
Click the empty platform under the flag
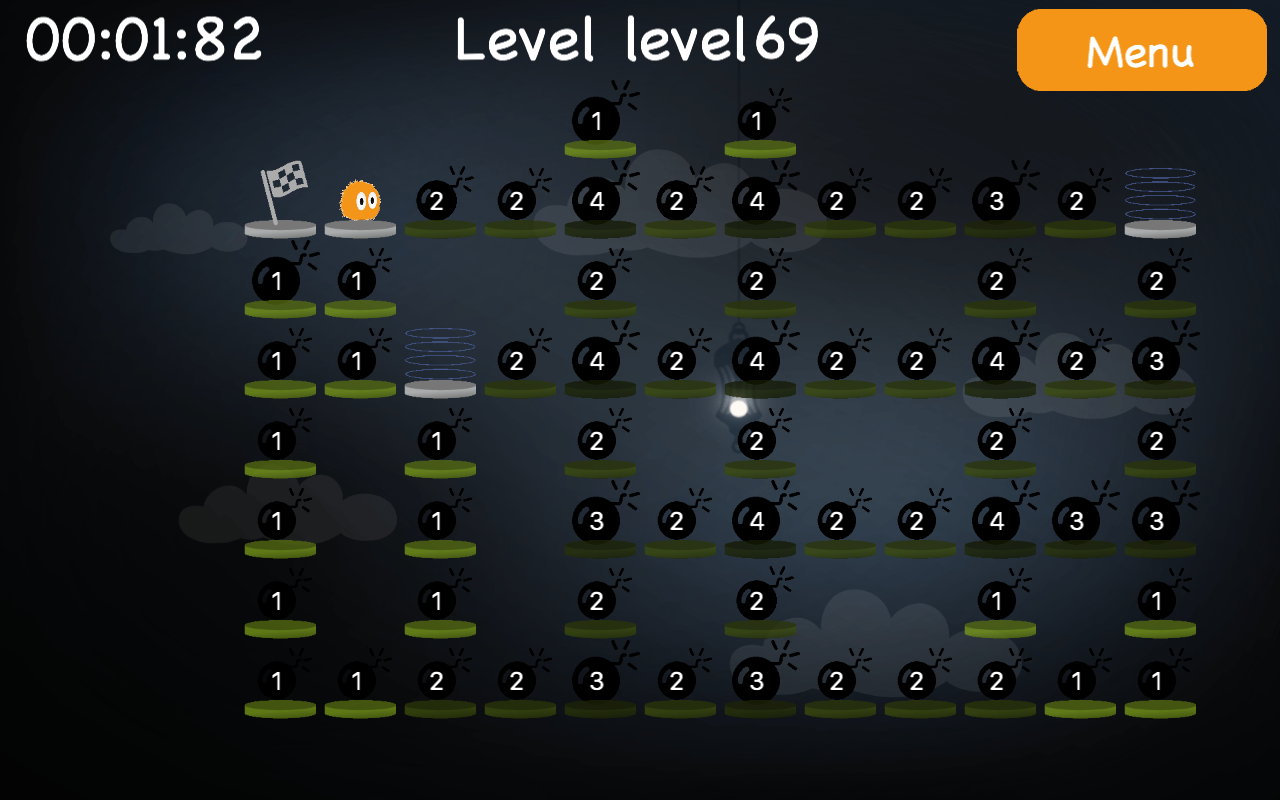(282, 230)
